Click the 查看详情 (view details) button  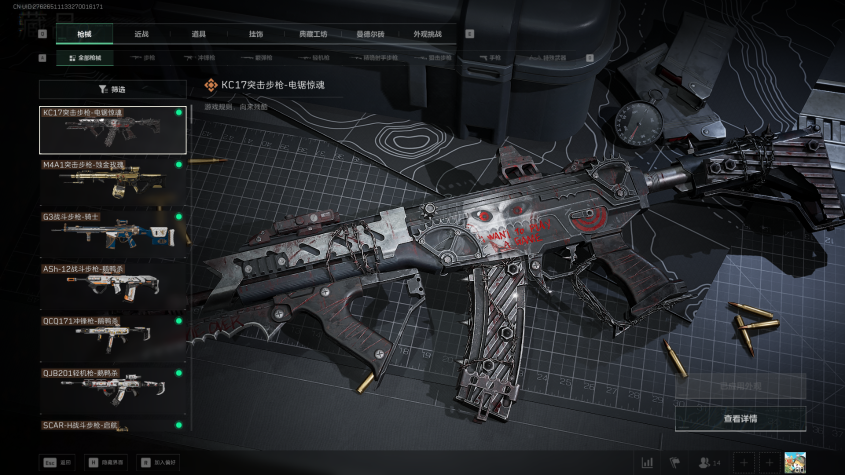click(740, 418)
